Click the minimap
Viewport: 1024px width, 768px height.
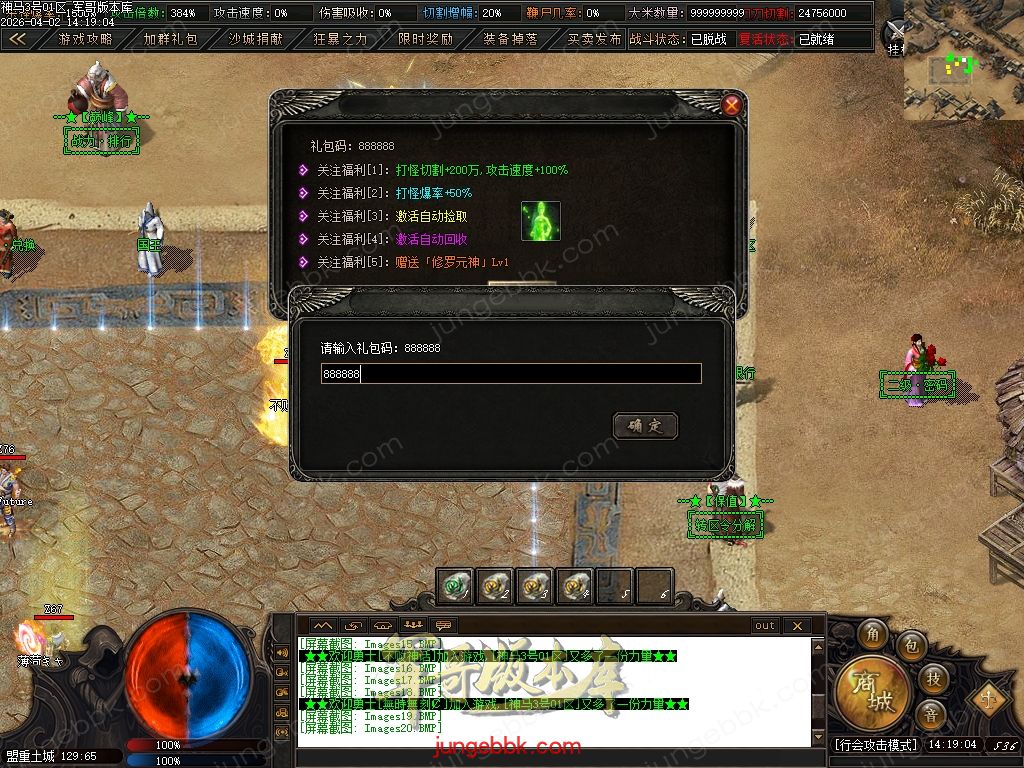[x=963, y=60]
